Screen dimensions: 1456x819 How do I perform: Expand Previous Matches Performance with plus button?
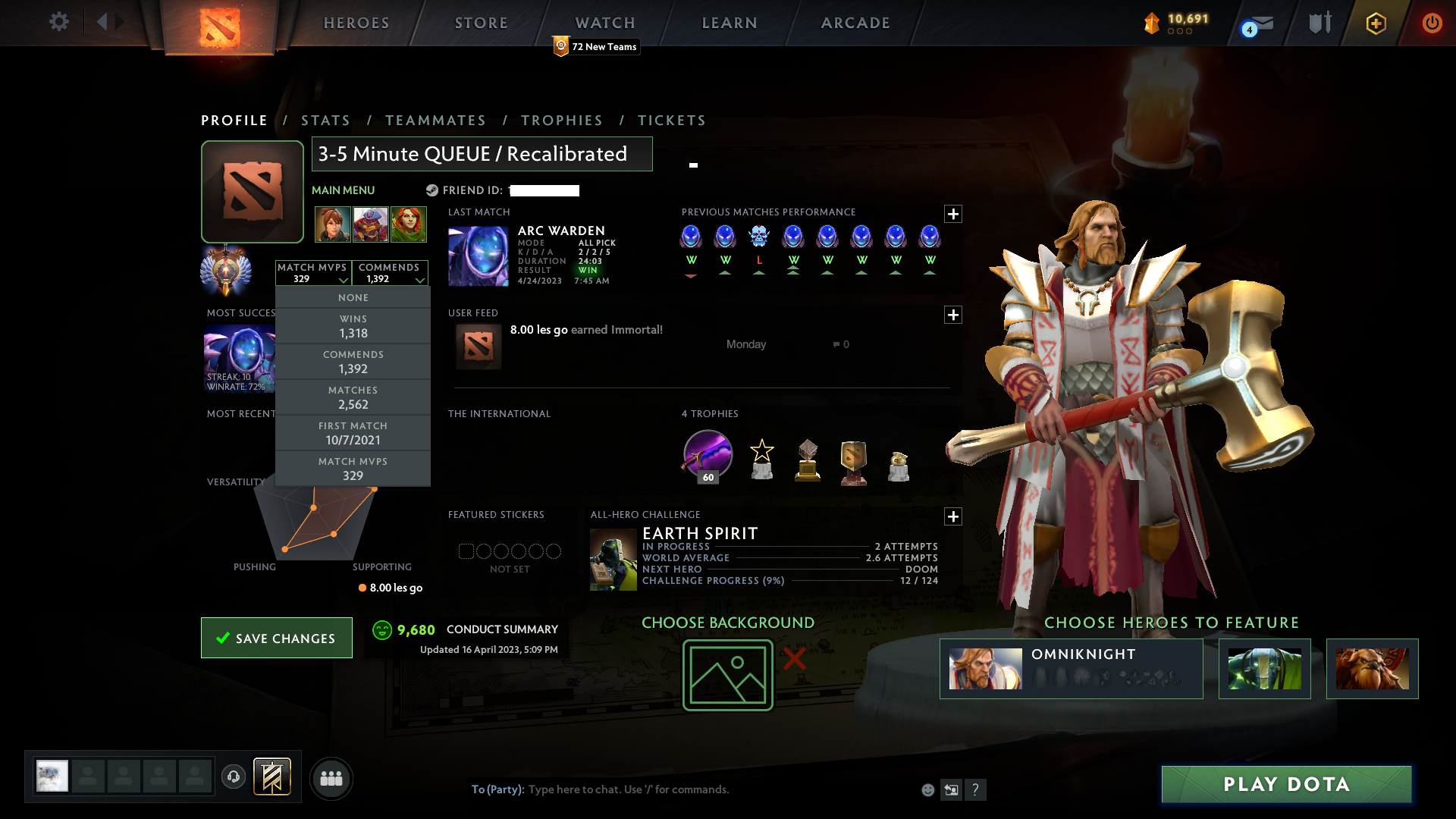[x=953, y=215]
